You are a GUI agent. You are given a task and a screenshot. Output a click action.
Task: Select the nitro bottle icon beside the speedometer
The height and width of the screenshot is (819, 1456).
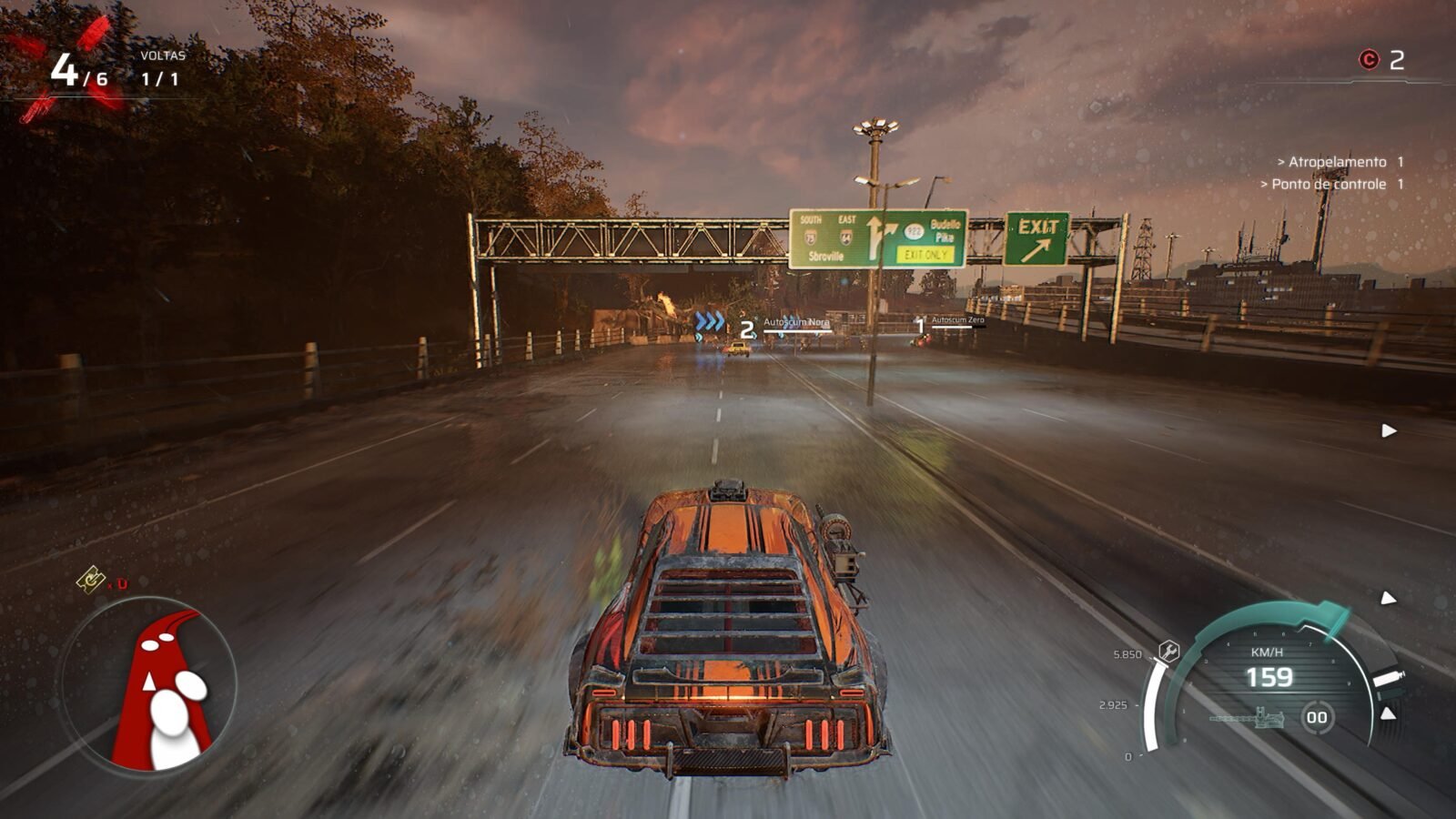tap(1388, 678)
